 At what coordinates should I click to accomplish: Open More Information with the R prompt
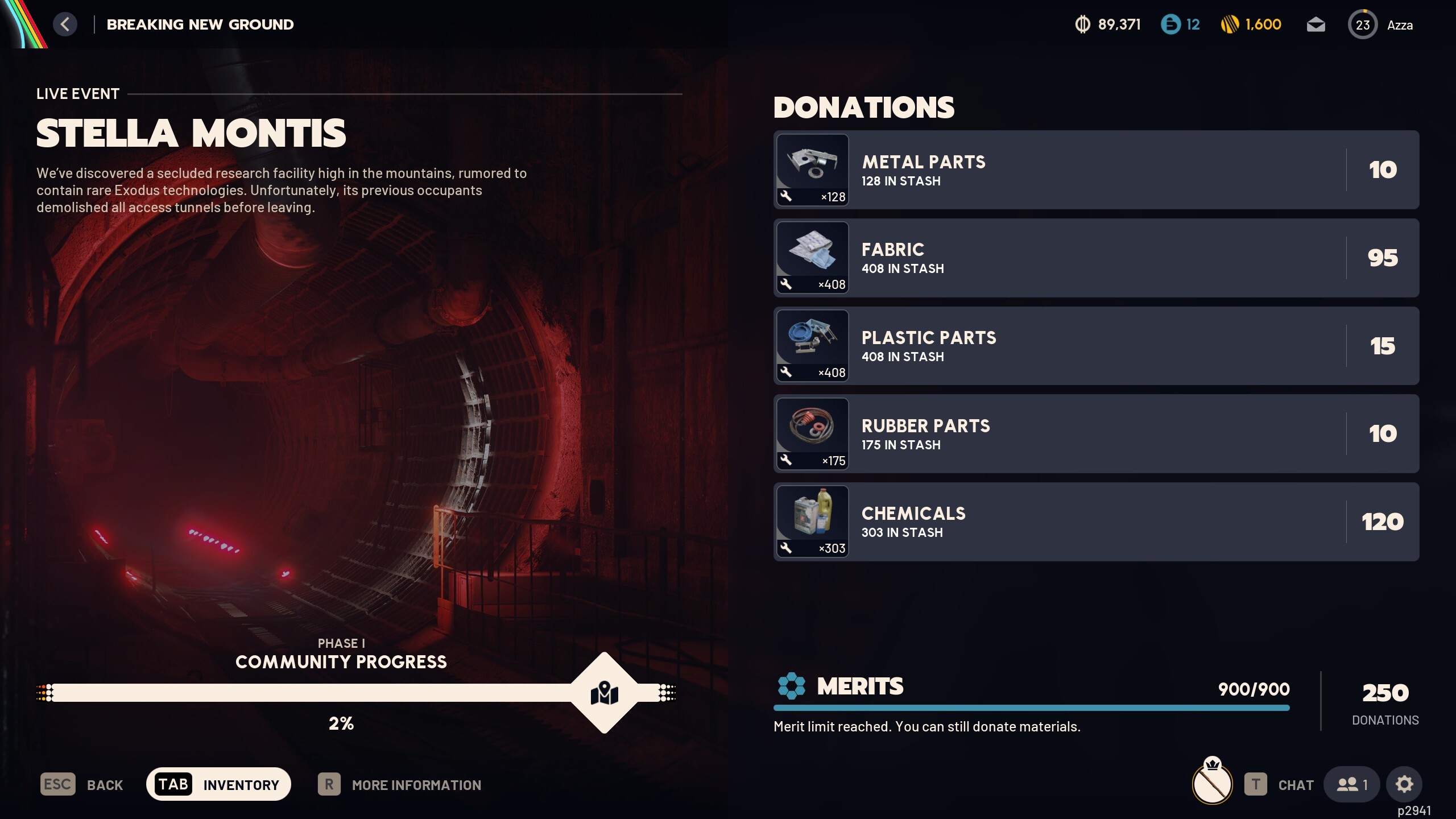coord(329,784)
